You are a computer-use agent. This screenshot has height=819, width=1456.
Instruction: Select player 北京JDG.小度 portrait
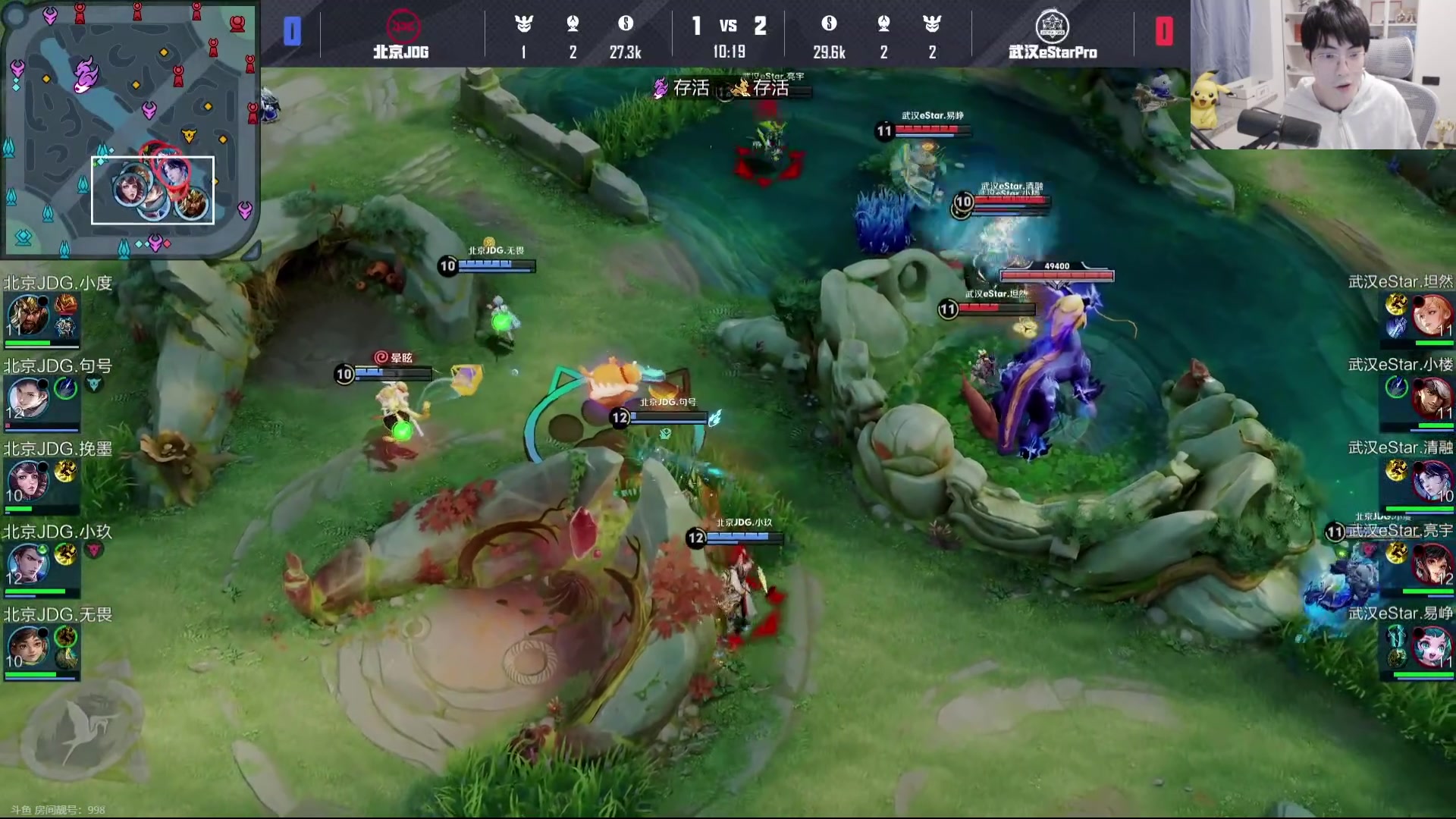click(28, 315)
